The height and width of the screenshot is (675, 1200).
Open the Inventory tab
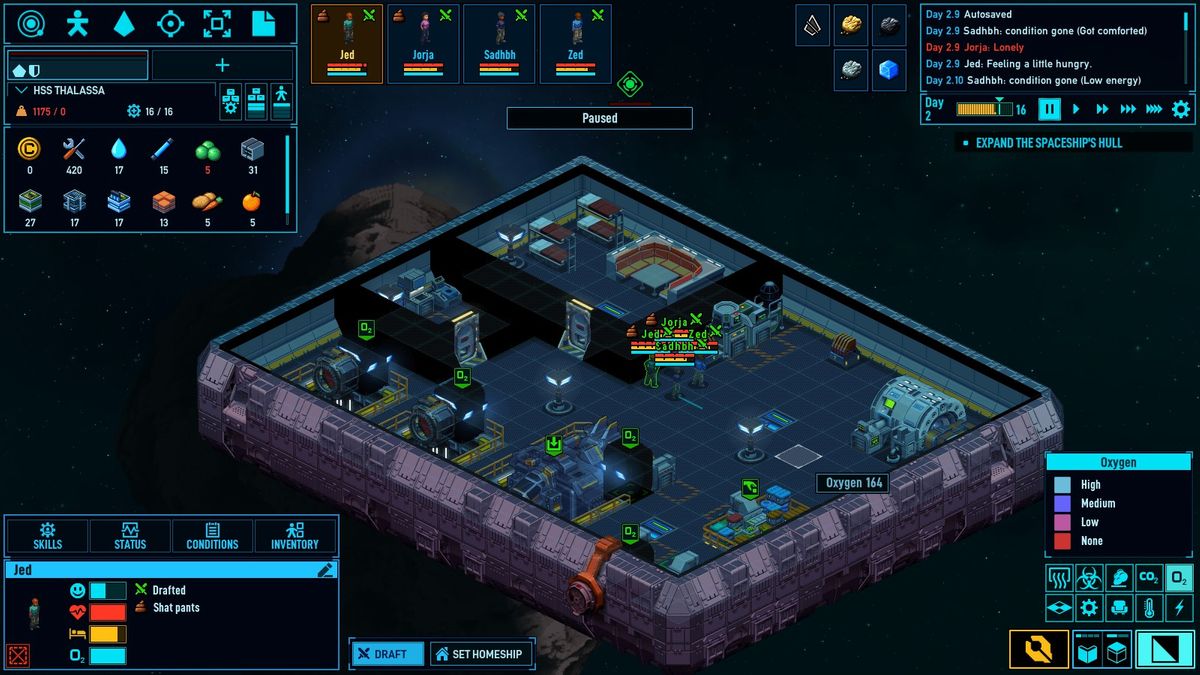pyautogui.click(x=295, y=536)
